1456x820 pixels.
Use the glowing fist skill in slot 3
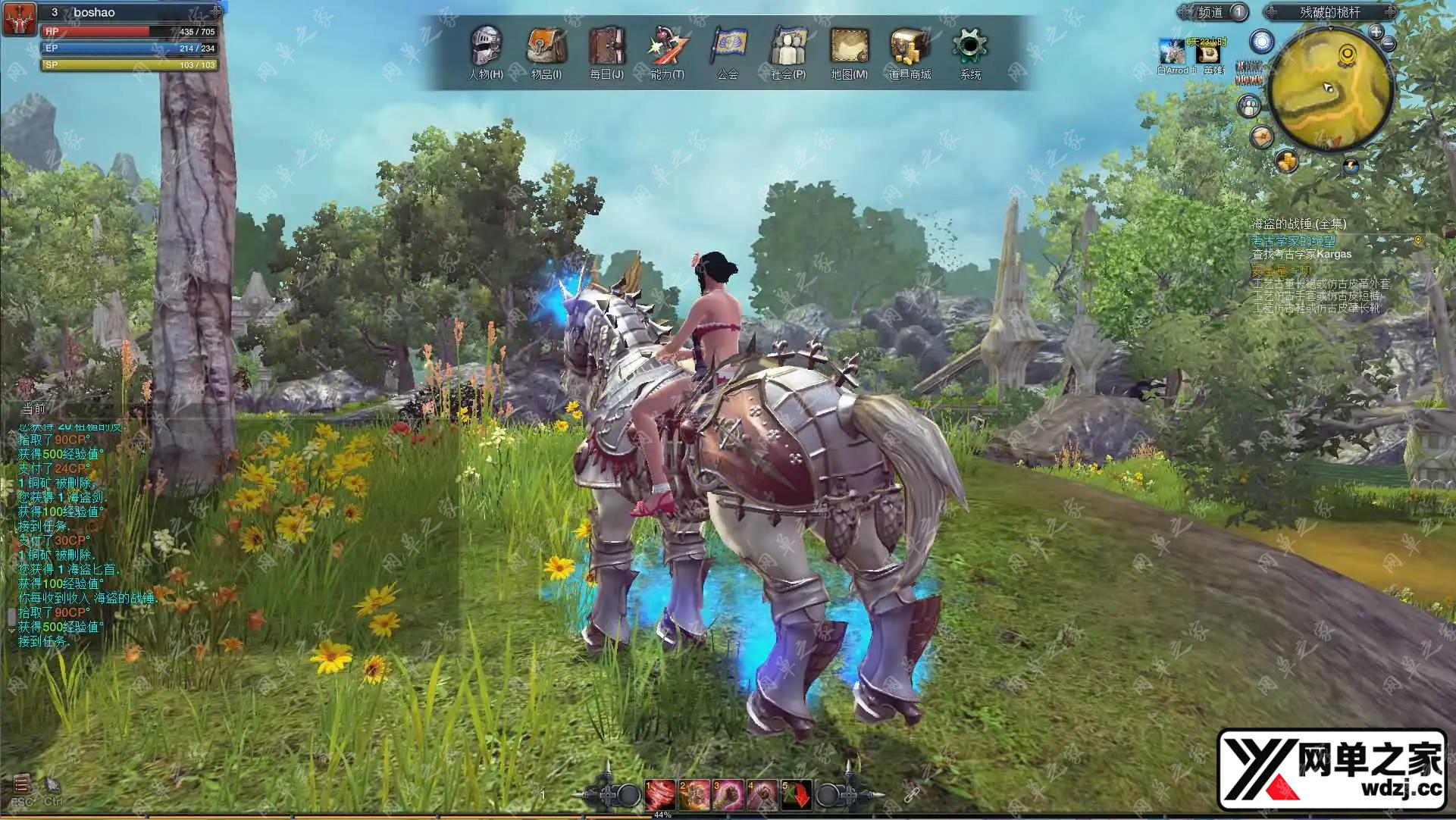coord(728,794)
